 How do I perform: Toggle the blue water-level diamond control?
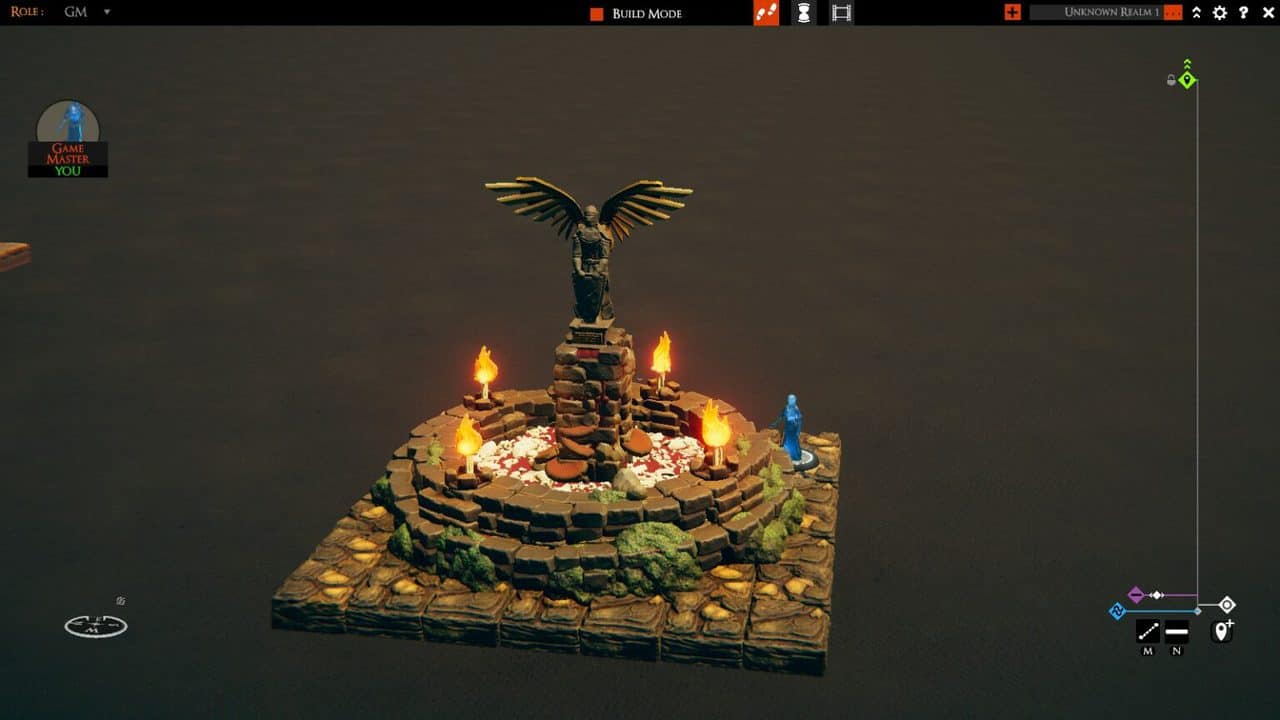[1118, 611]
